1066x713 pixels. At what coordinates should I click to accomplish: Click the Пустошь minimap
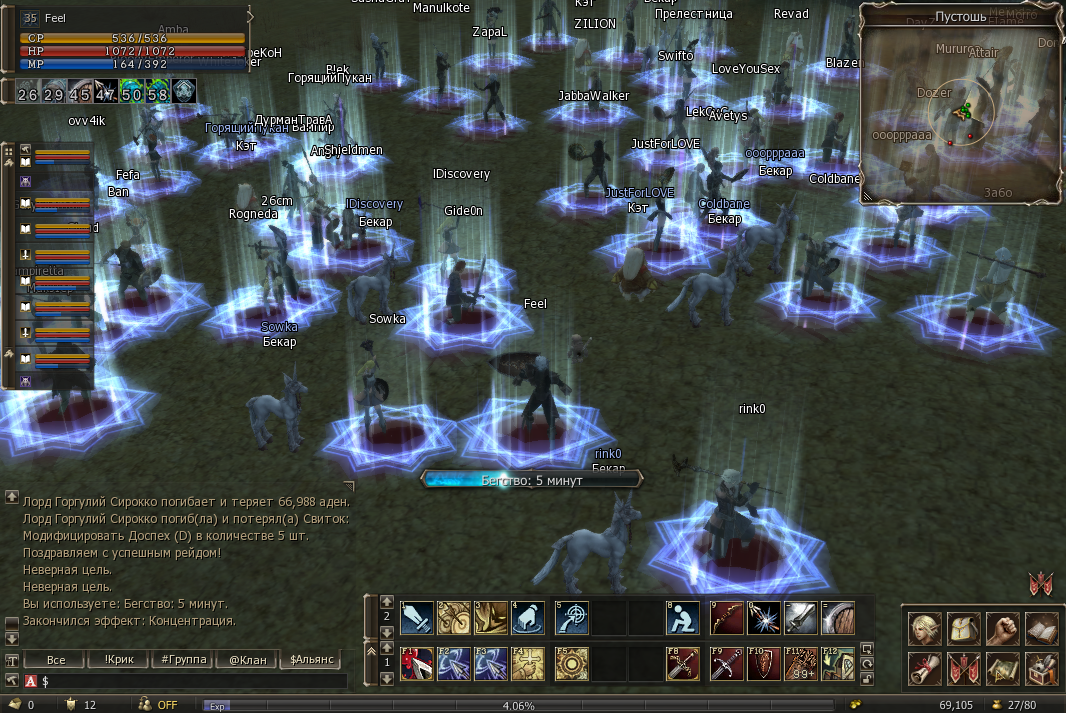(x=960, y=112)
